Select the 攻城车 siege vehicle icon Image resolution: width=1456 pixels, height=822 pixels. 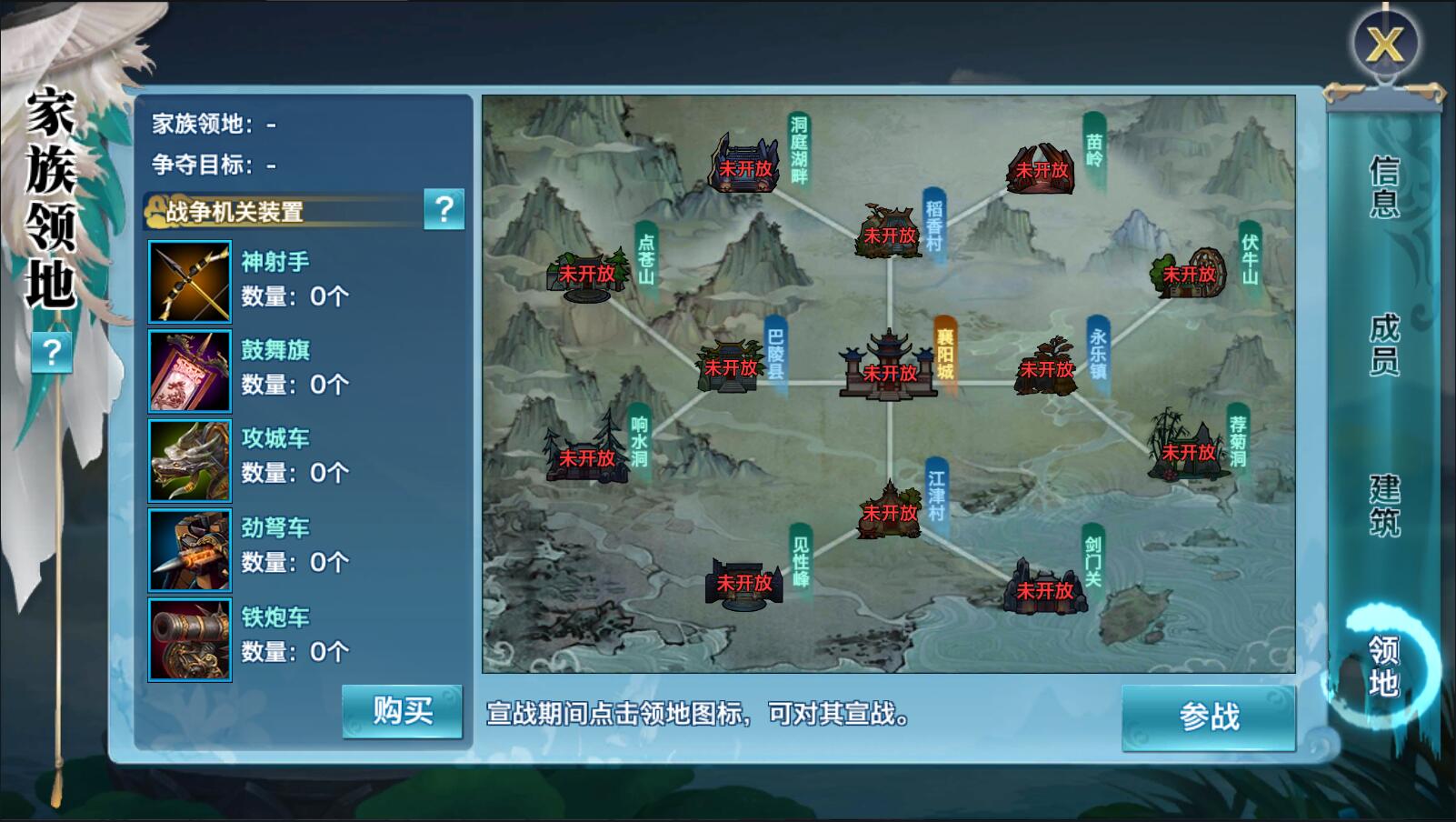pos(190,460)
